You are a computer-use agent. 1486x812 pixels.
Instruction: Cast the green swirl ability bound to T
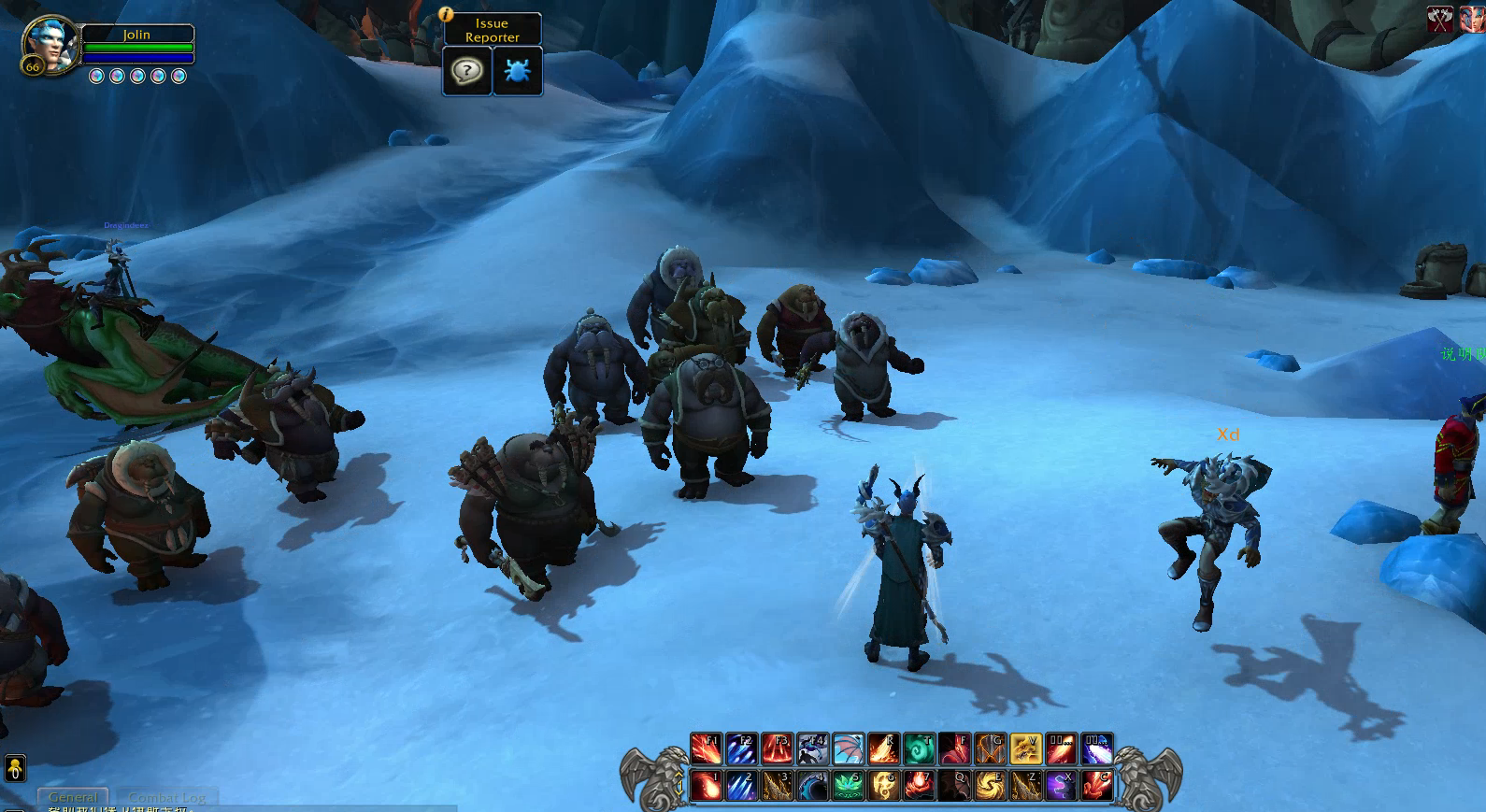[x=919, y=748]
